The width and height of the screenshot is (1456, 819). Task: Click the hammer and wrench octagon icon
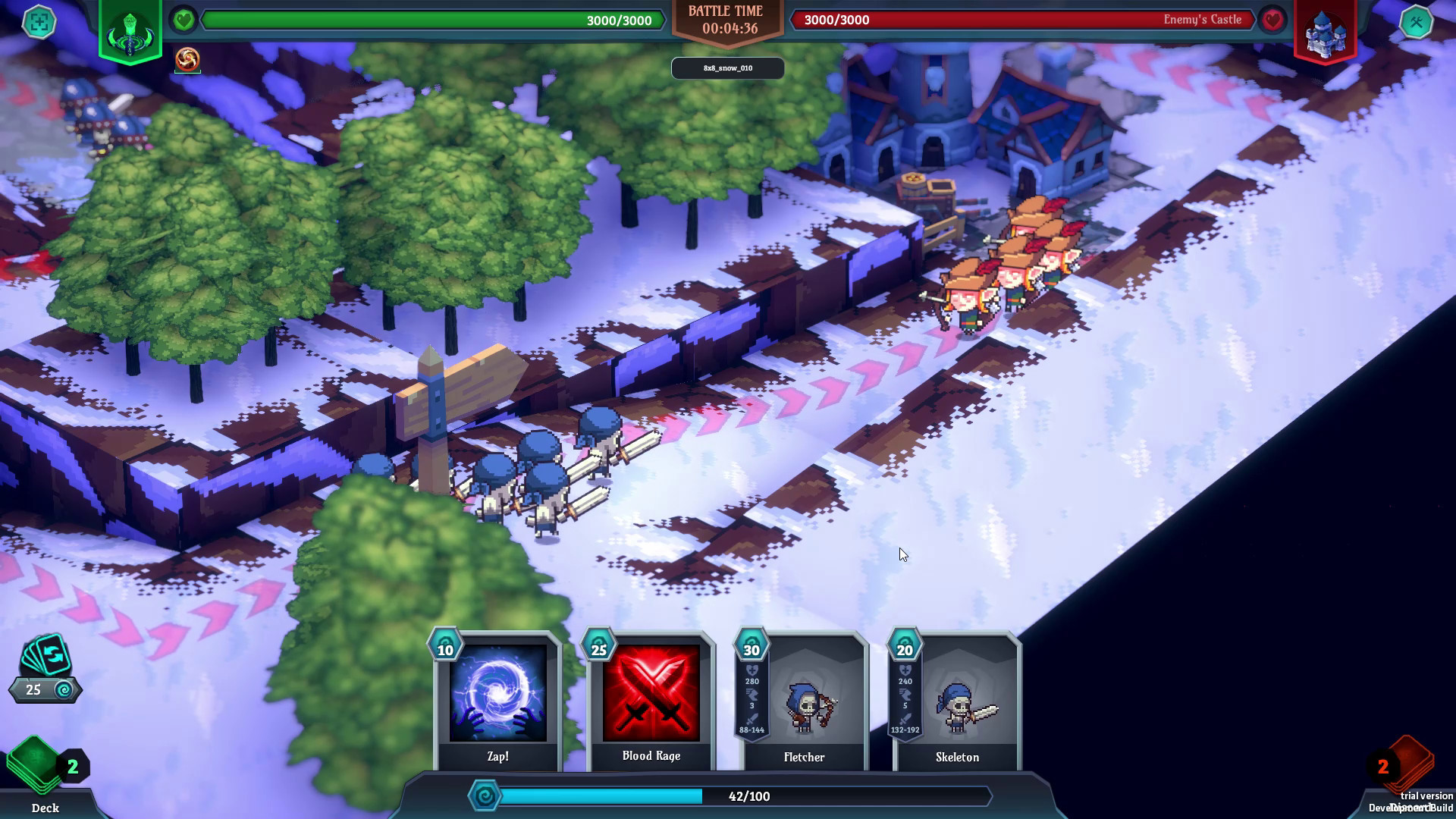[1417, 23]
